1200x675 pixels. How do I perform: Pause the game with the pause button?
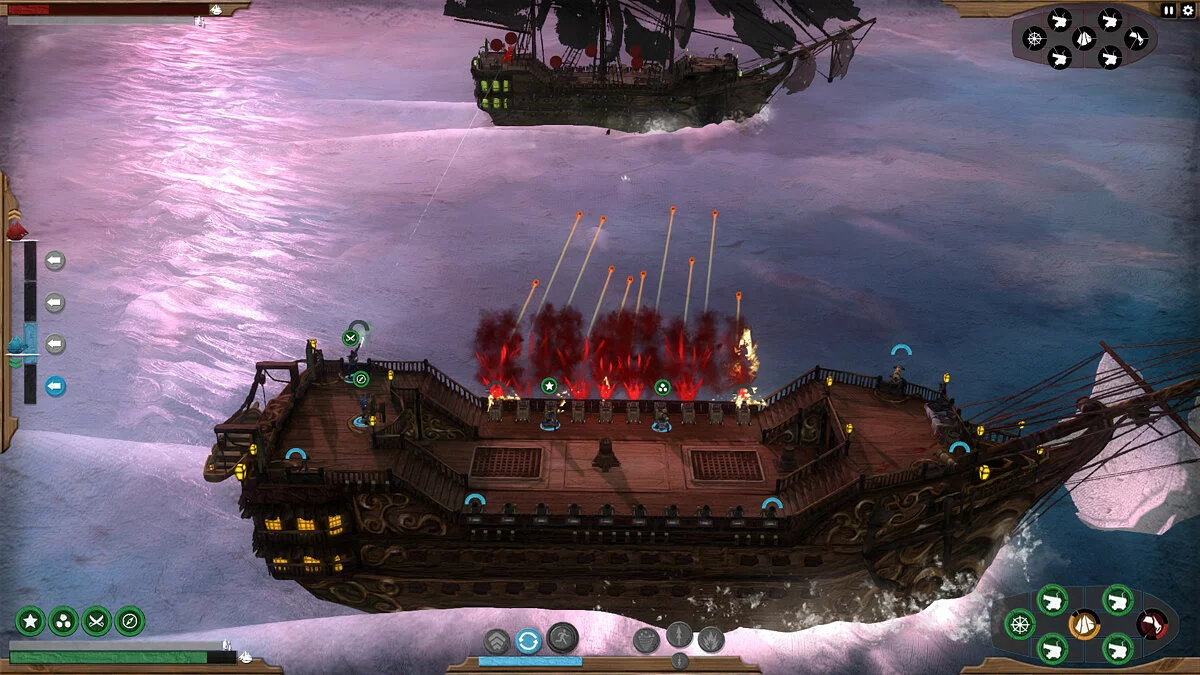tap(1169, 9)
